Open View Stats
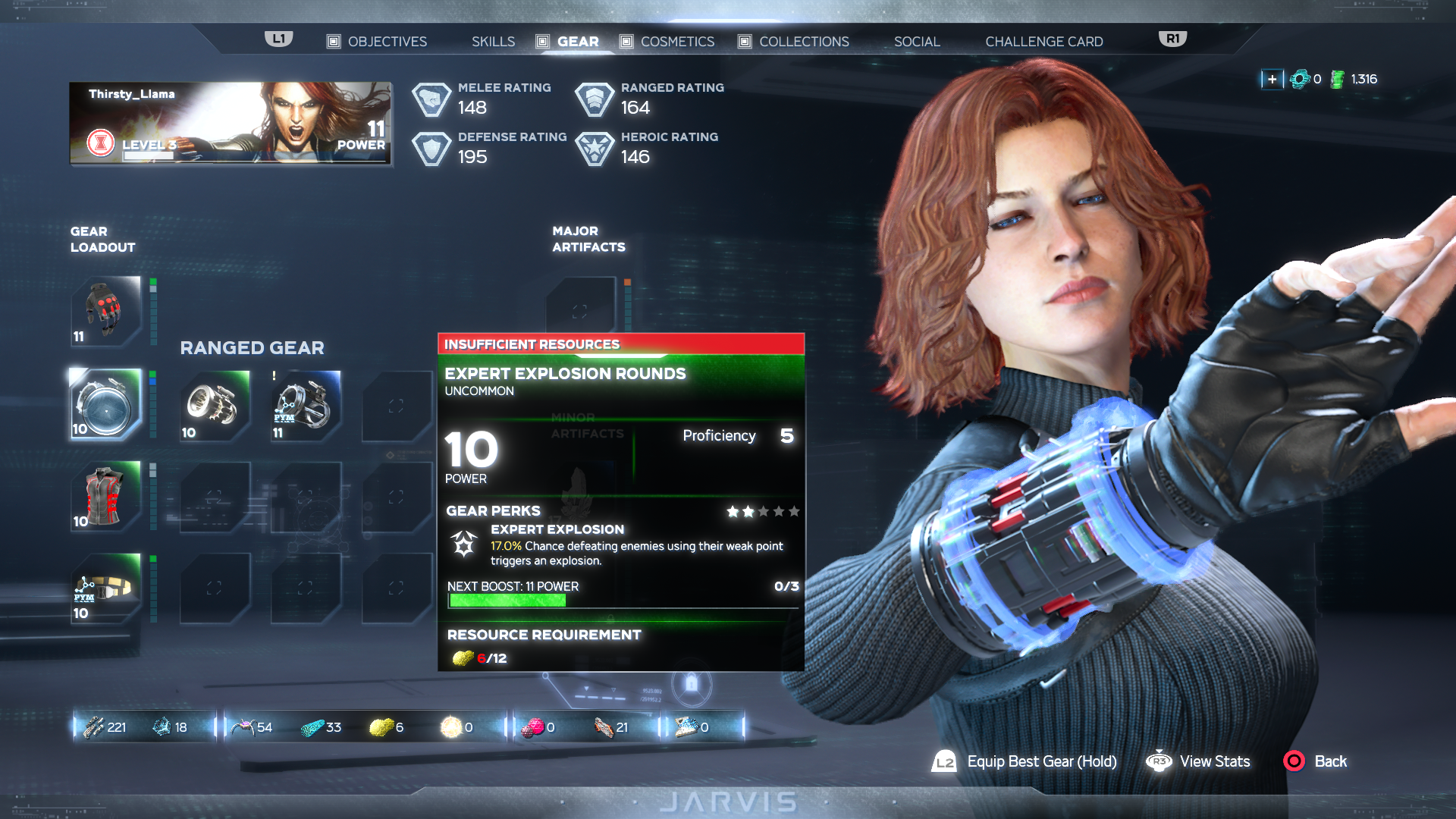 [x=1214, y=761]
